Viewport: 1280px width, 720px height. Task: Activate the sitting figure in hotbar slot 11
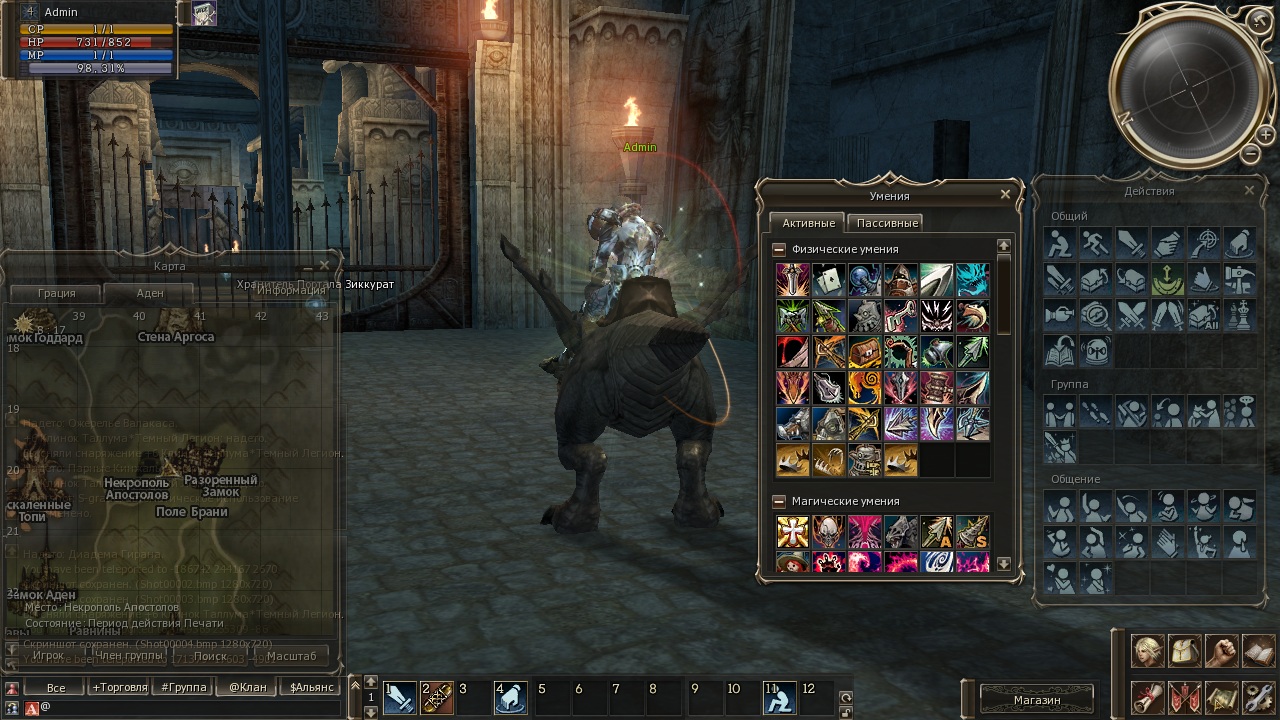(x=780, y=698)
